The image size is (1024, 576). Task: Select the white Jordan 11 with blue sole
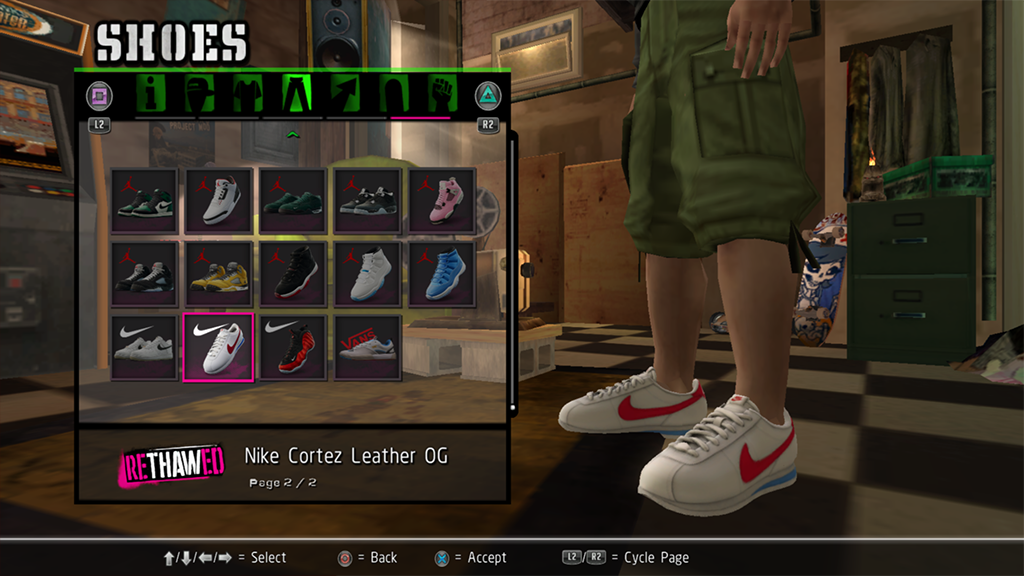click(367, 274)
